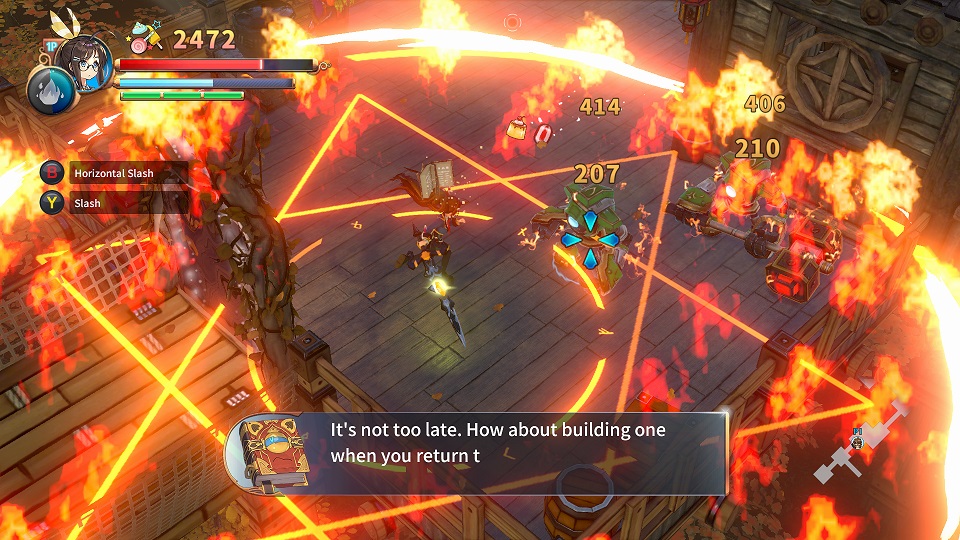960x540 pixels.
Task: Choose the Horizontal Slash skill entry
Action: click(x=112, y=173)
